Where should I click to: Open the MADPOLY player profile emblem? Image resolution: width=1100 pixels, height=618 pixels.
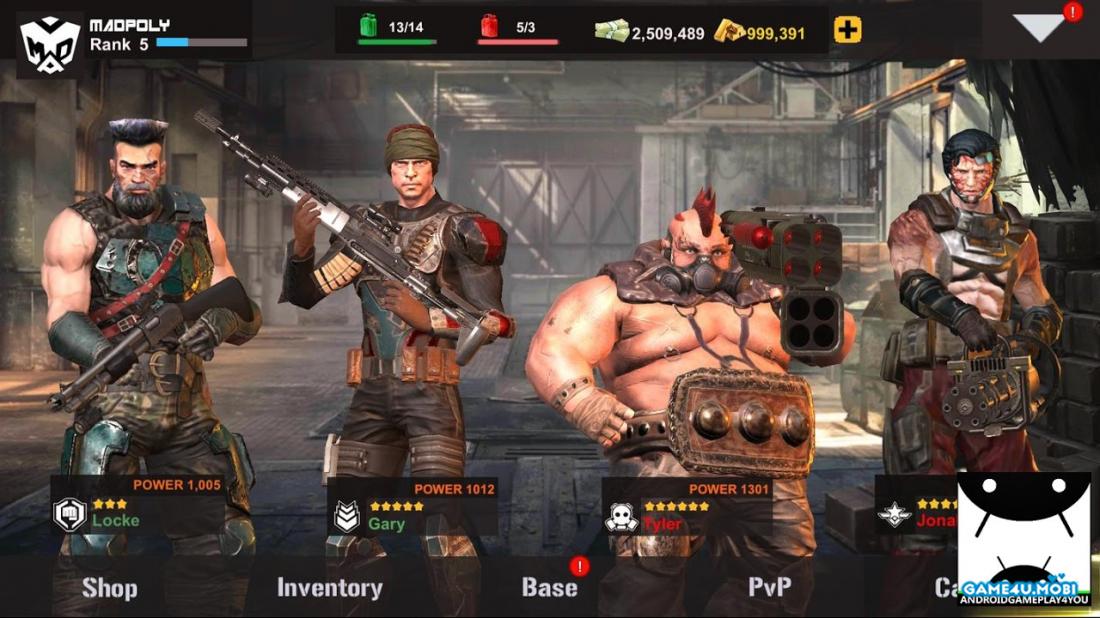coord(50,43)
